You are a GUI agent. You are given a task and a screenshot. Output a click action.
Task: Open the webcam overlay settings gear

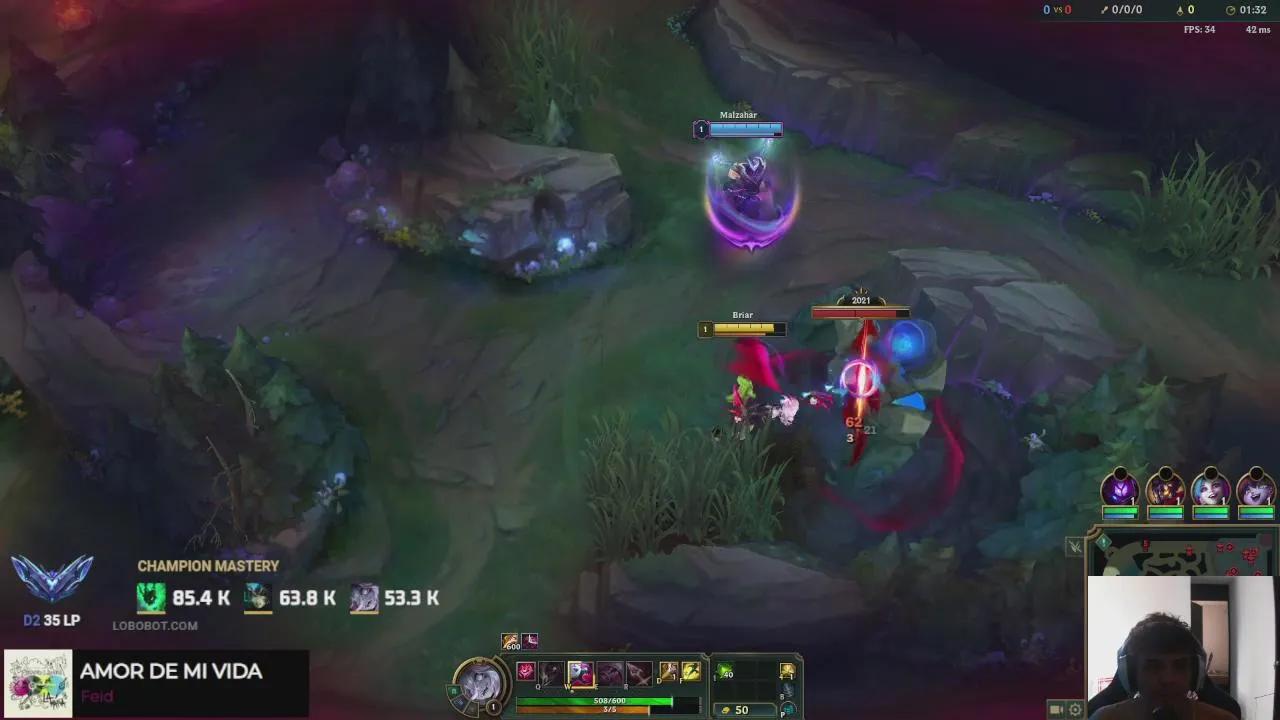(x=1075, y=708)
